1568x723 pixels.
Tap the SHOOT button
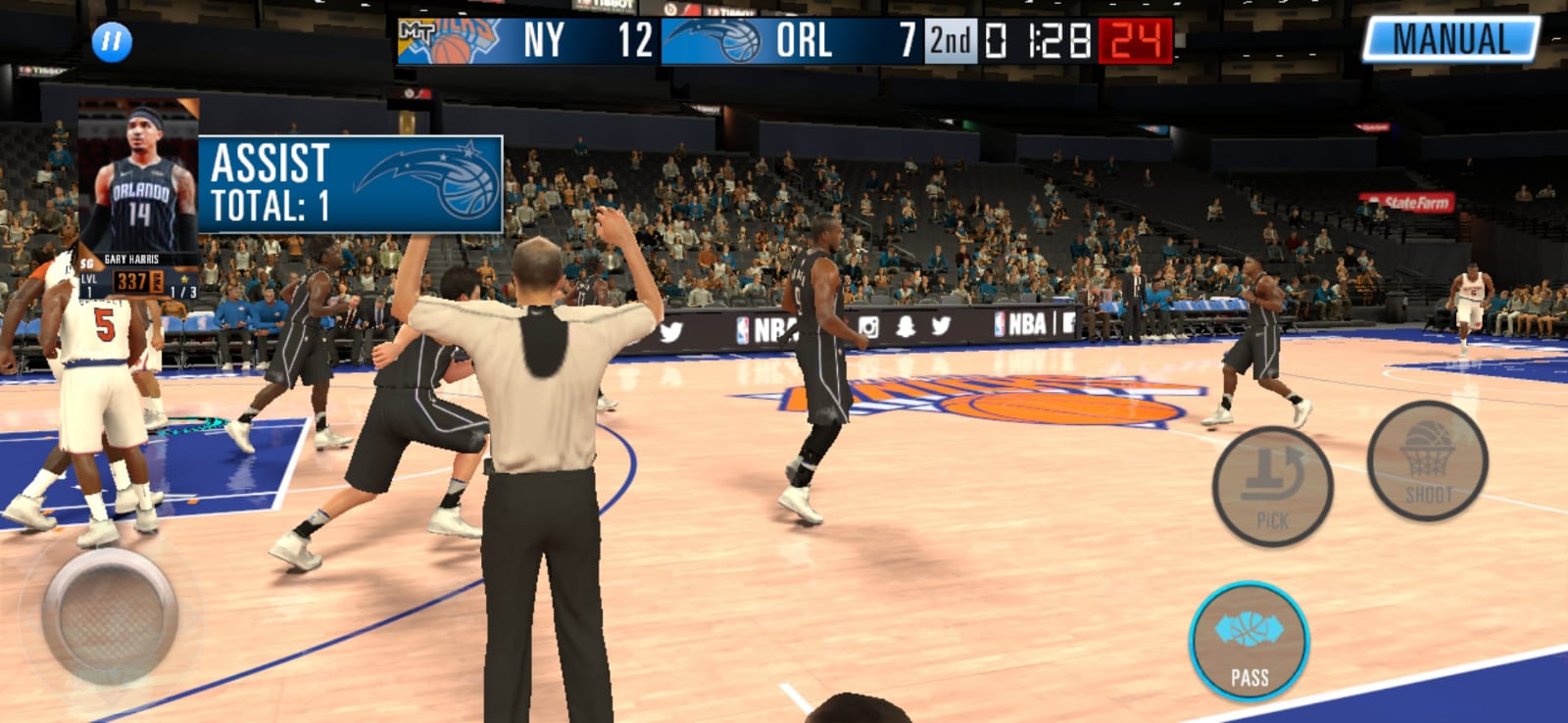[x=1427, y=460]
